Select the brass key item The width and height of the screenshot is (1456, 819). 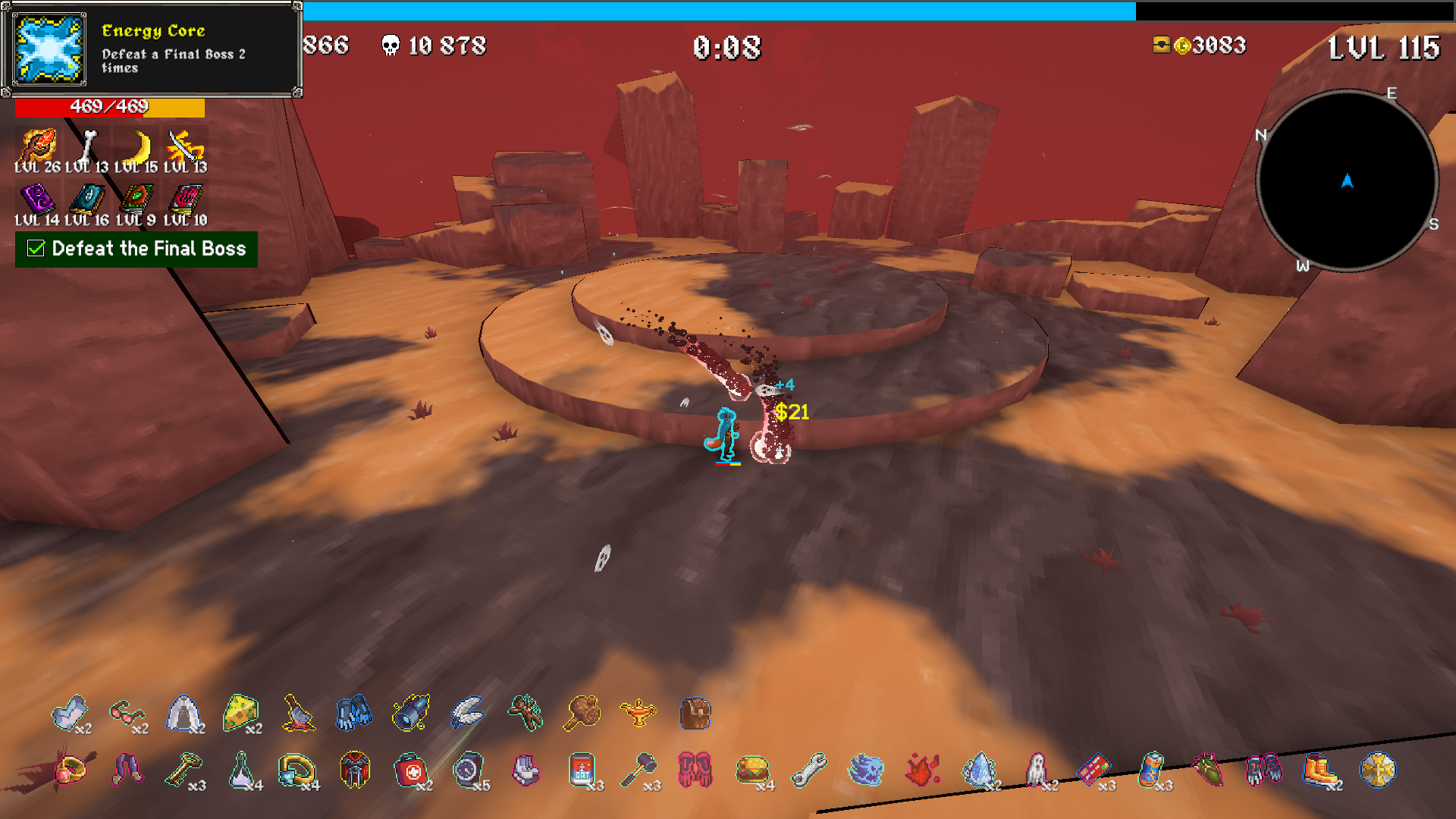[184, 770]
